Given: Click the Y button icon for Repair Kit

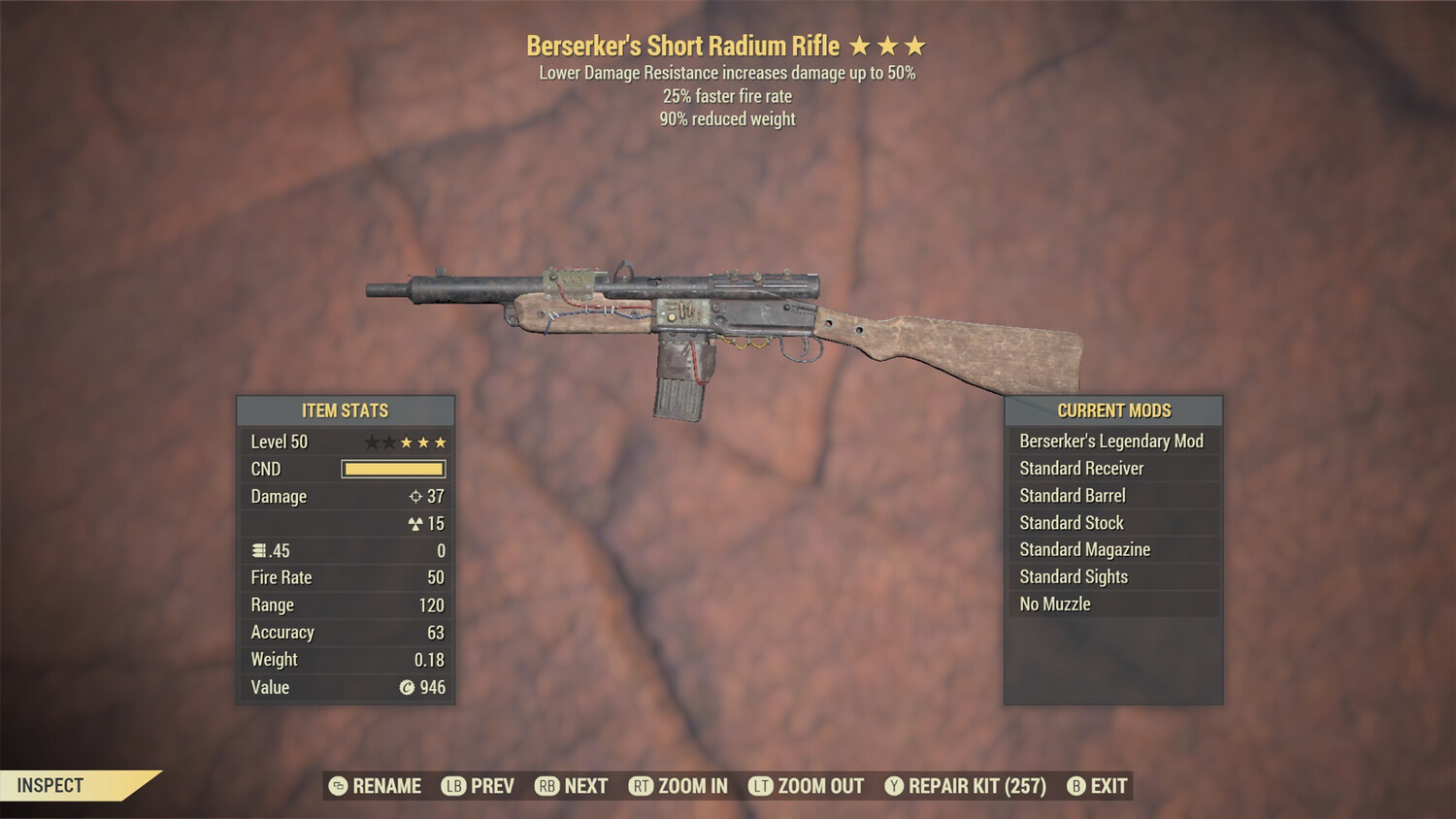Looking at the screenshot, I should point(894,787).
